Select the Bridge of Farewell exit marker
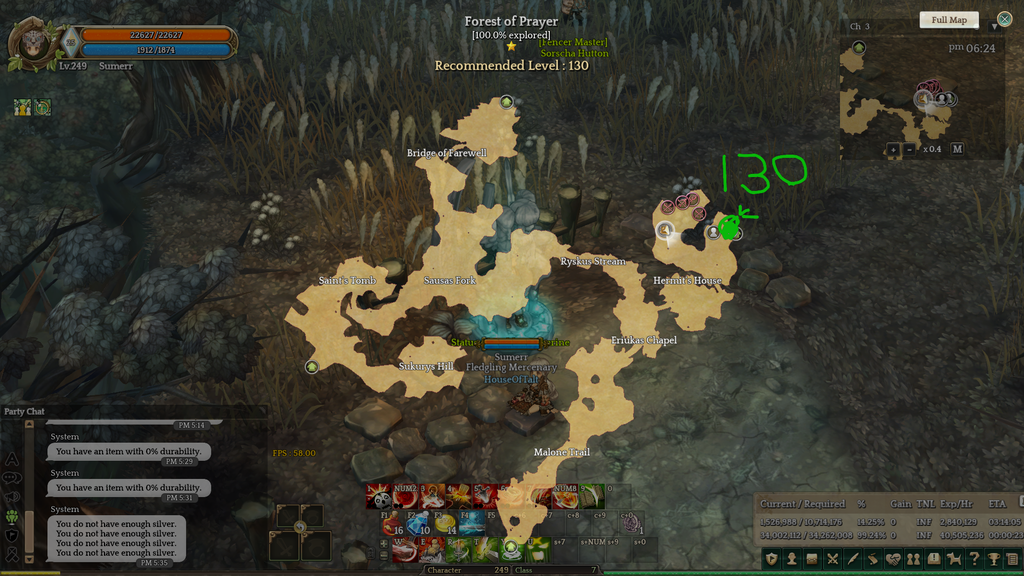This screenshot has height=576, width=1024. tap(507, 102)
